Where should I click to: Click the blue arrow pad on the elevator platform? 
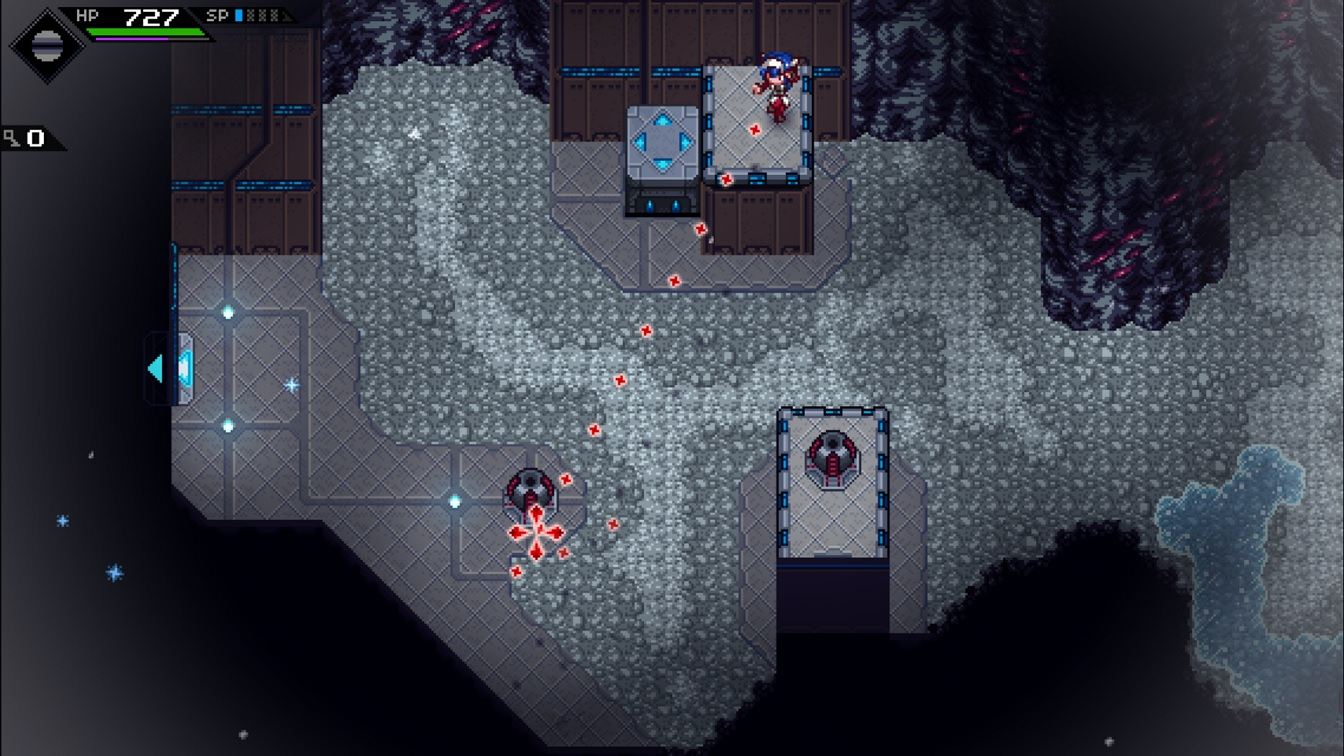(661, 139)
